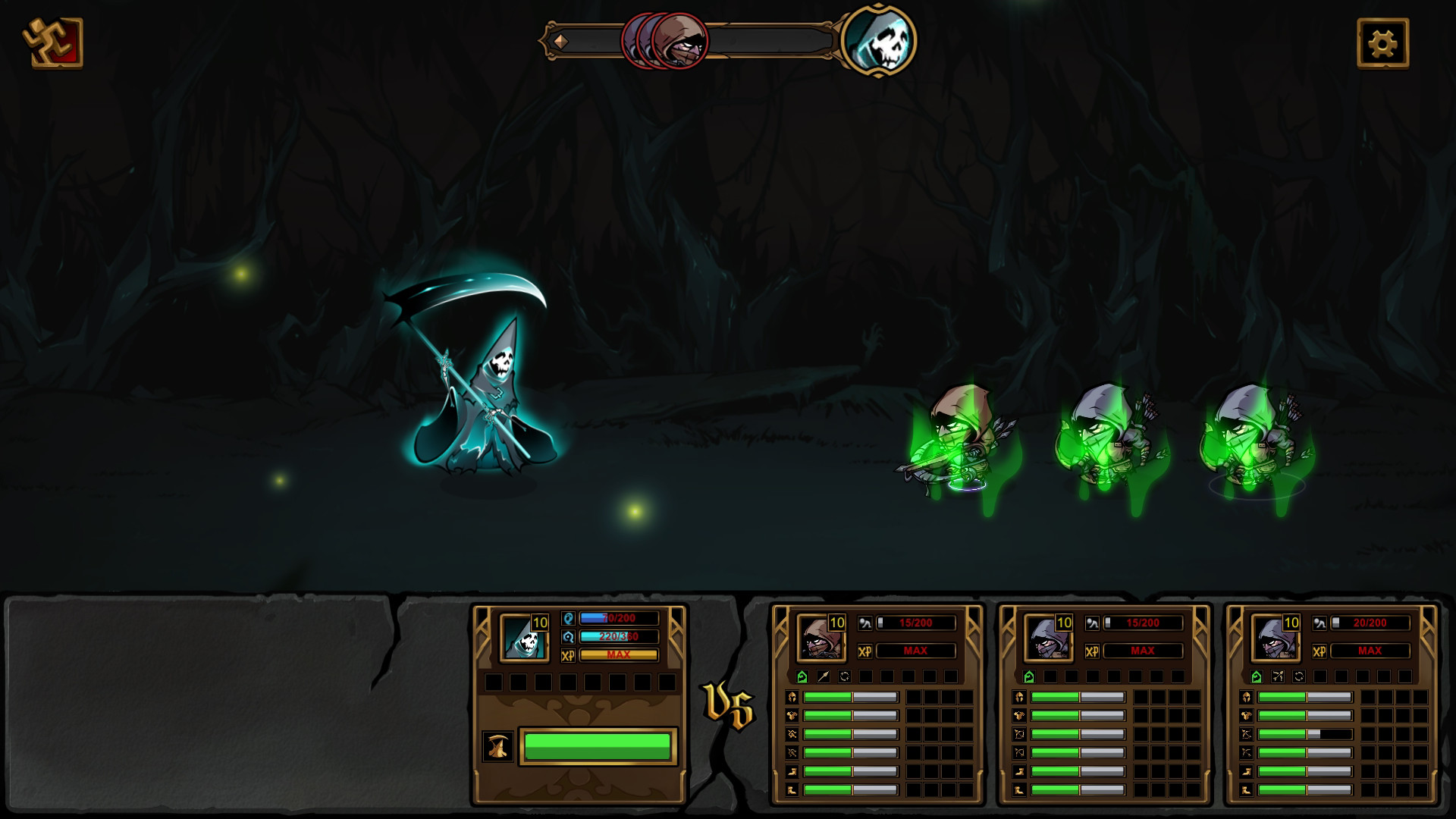Image resolution: width=1456 pixels, height=819 pixels.
Task: Toggle the arrow status icon on the bandit panel
Action: click(823, 676)
